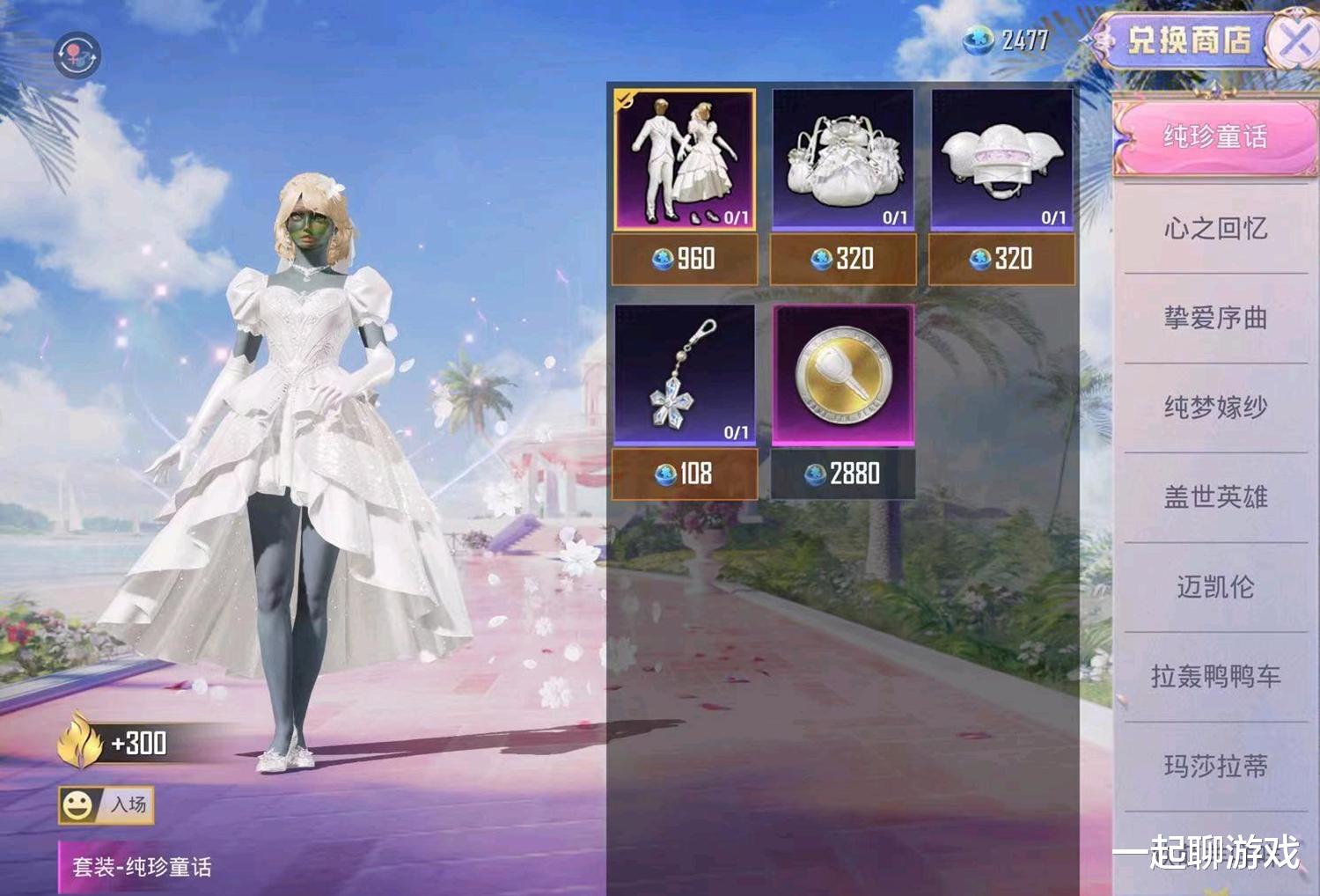Screen dimensions: 1320x896
Task: Select the 盖世英雄 category
Action: [1214, 497]
